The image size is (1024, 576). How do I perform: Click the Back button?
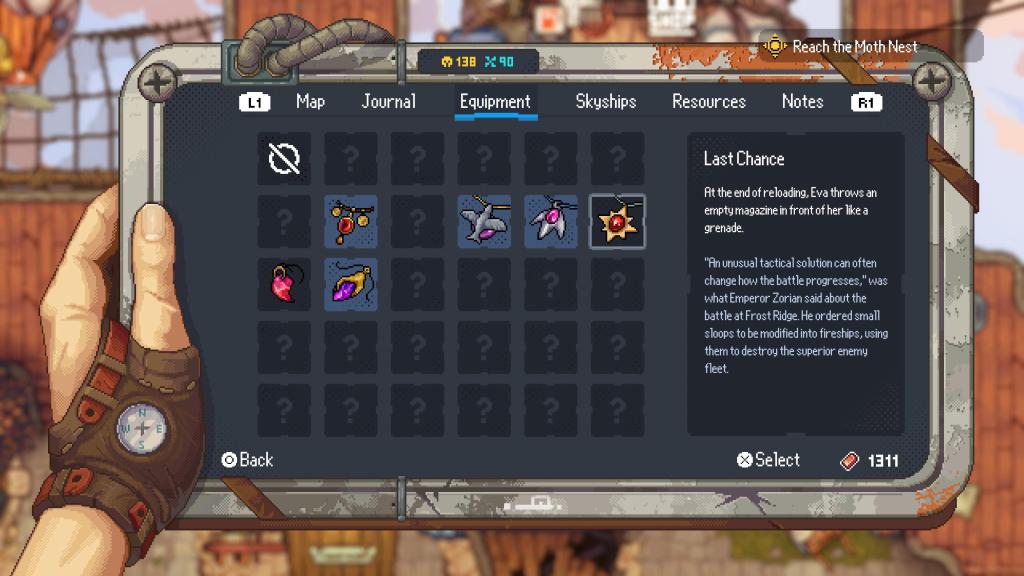coord(247,460)
